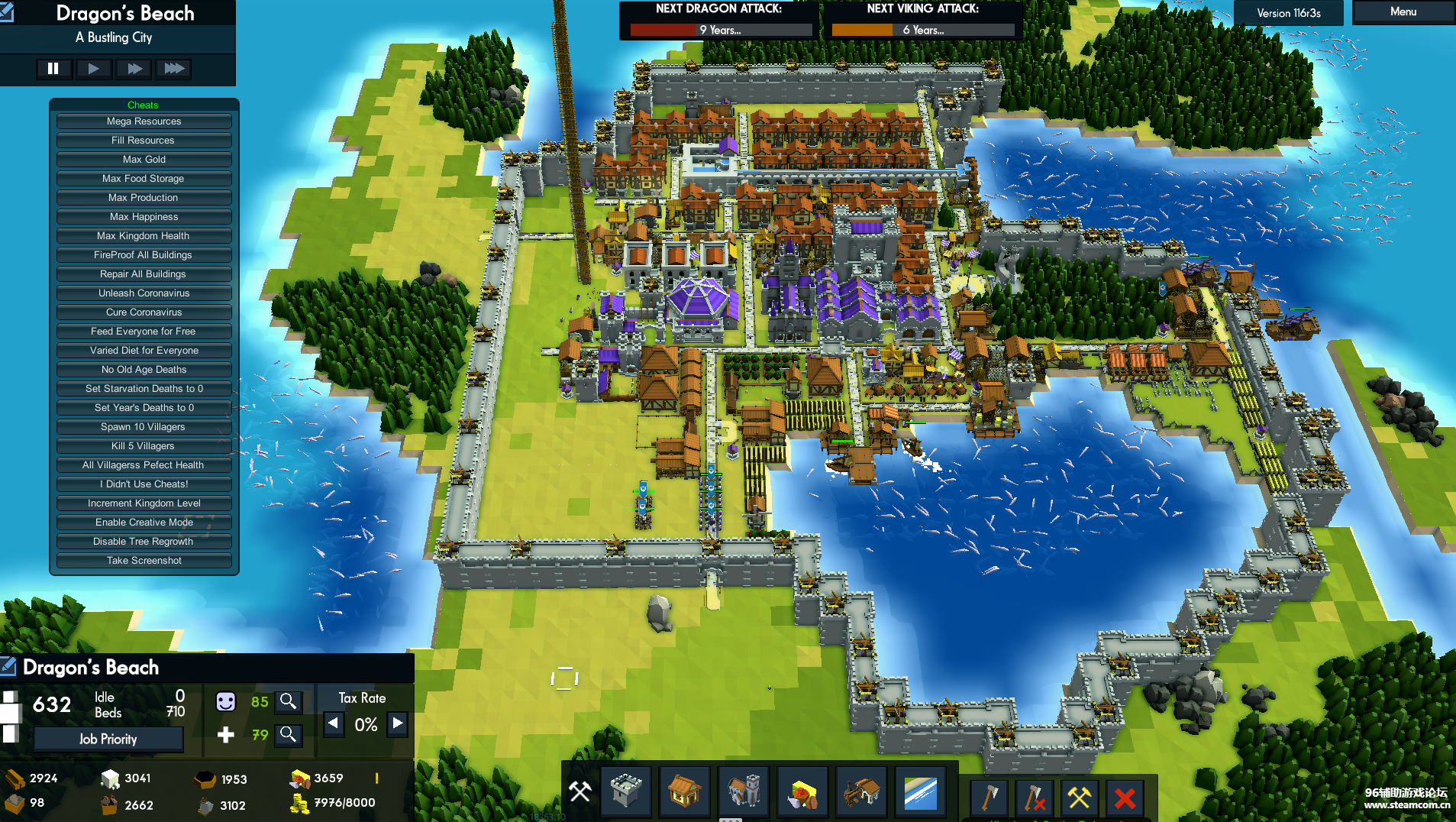Screen dimensions: 1456x822
Task: Disable Tree Regrowth via cheat button
Action: tap(144, 541)
